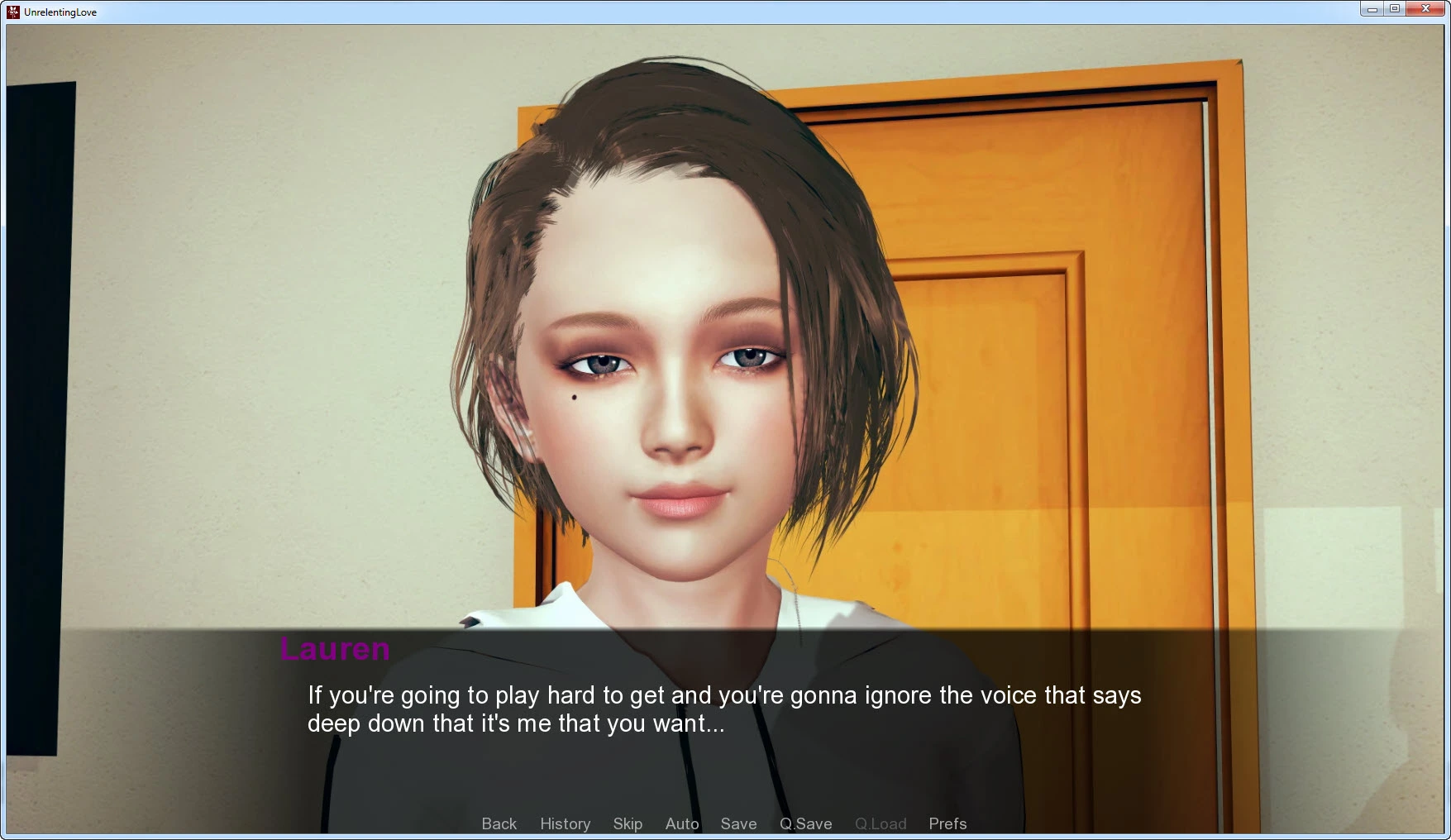Viewport: 1451px width, 840px height.
Task: Toggle Auto-advance mode
Action: click(x=682, y=823)
